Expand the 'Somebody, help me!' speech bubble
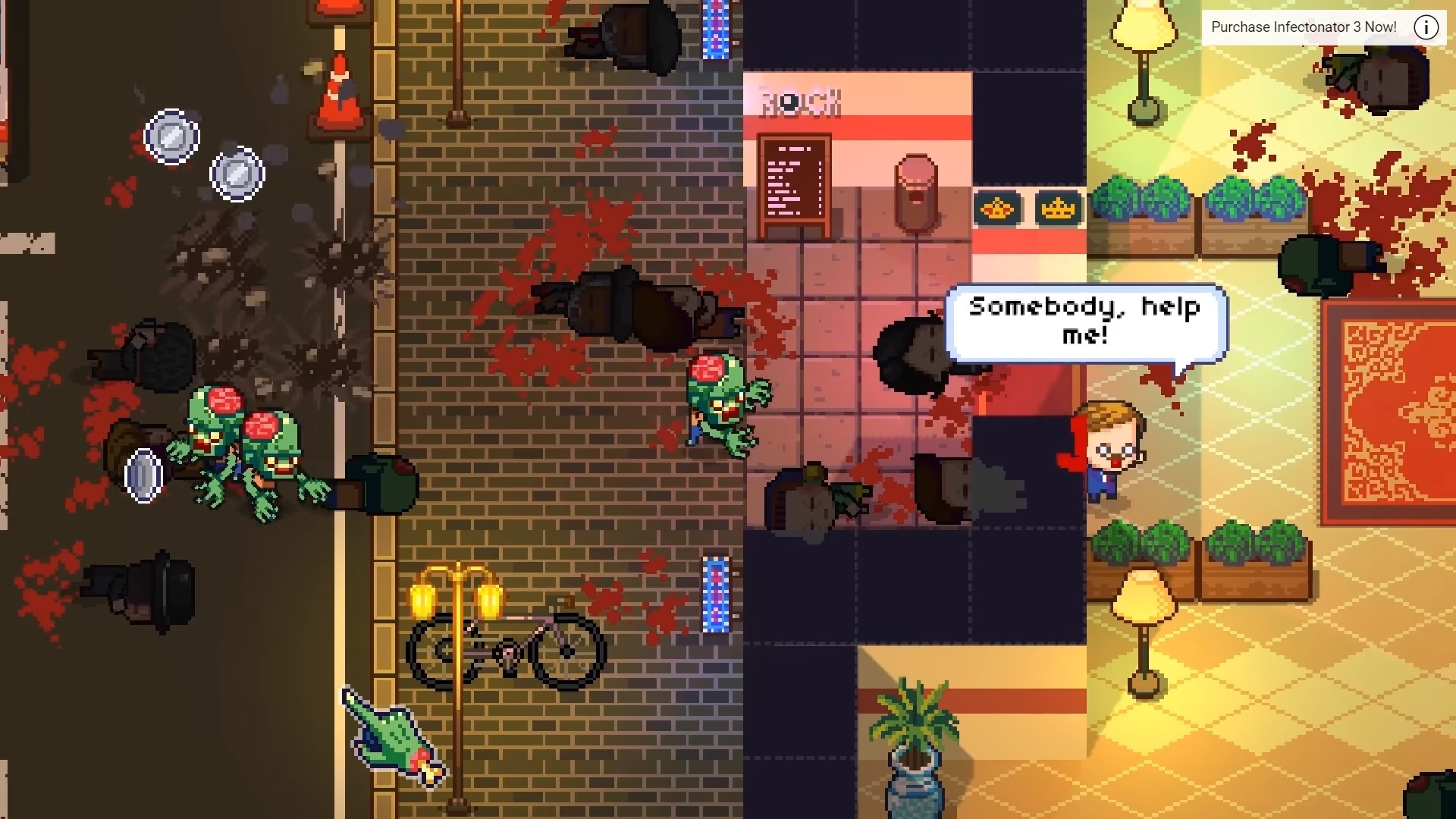Image resolution: width=1456 pixels, height=819 pixels. click(x=1084, y=322)
